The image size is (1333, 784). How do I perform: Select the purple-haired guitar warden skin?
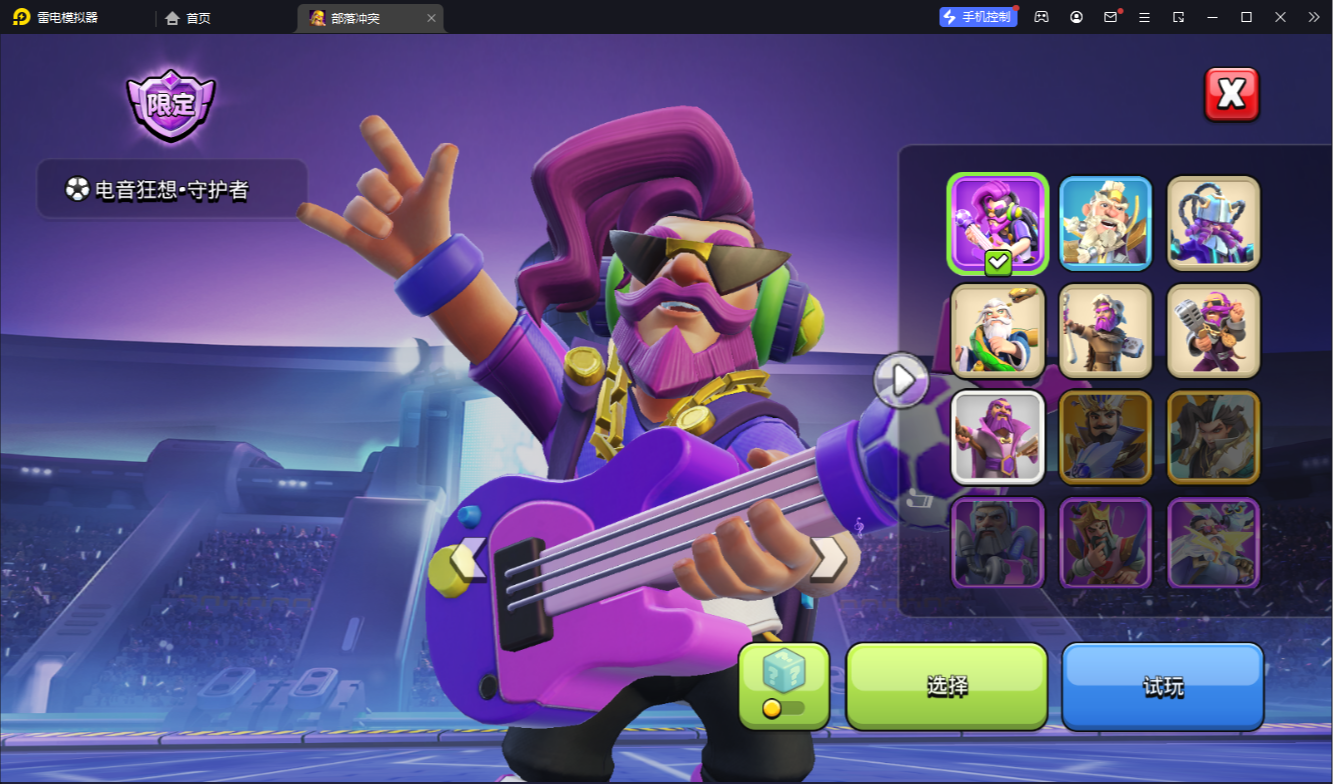(x=998, y=223)
